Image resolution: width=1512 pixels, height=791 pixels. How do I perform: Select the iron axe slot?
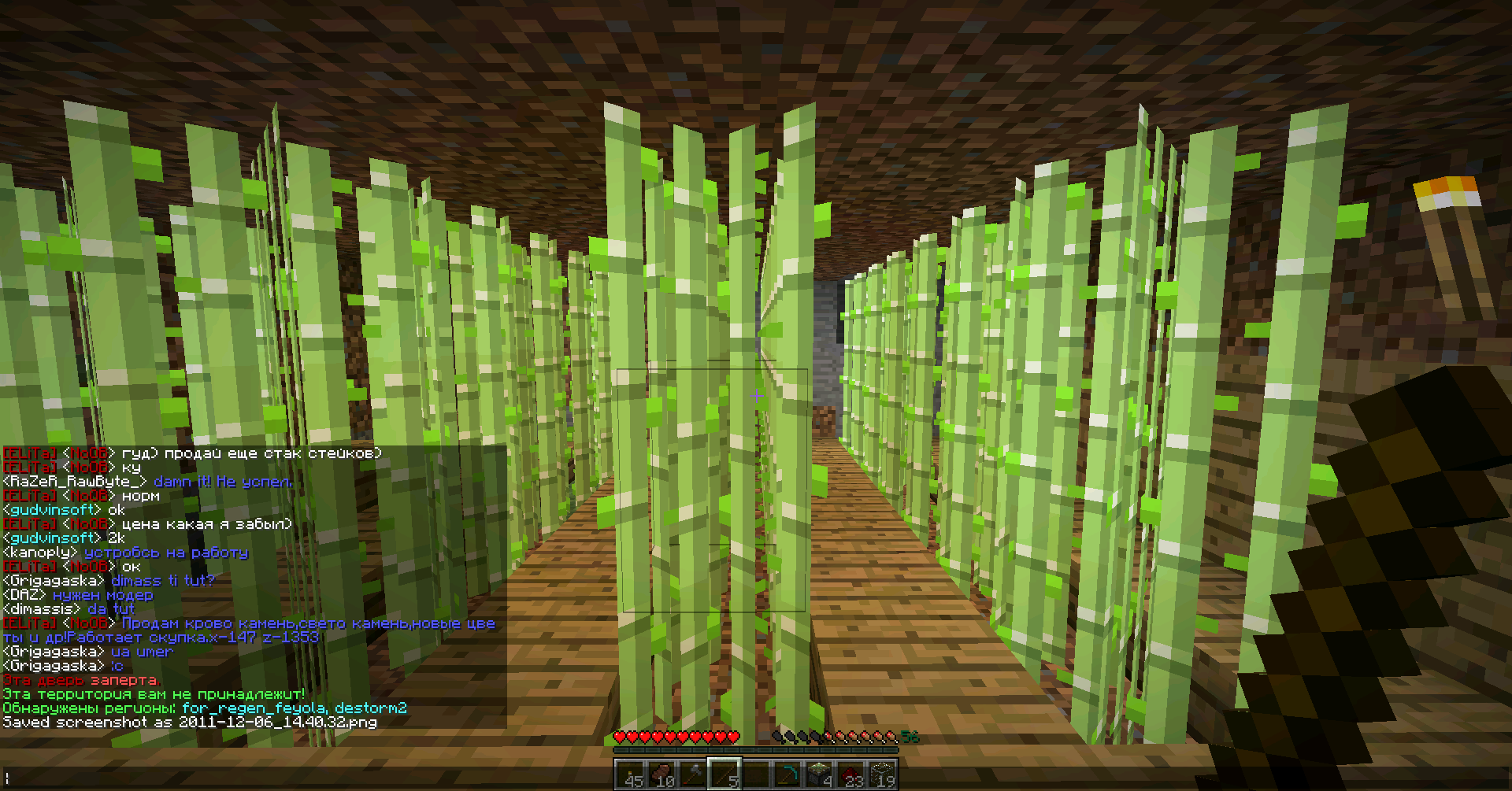point(692,774)
